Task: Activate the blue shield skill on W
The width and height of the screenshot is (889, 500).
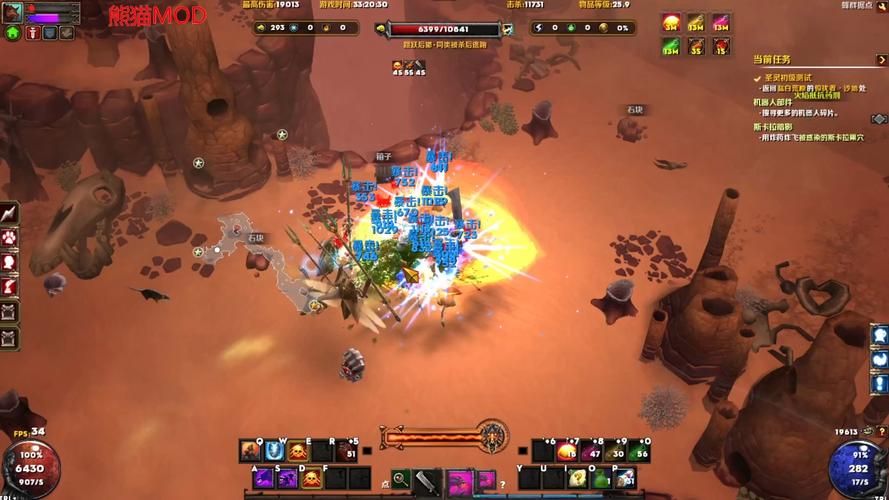Action: [273, 451]
